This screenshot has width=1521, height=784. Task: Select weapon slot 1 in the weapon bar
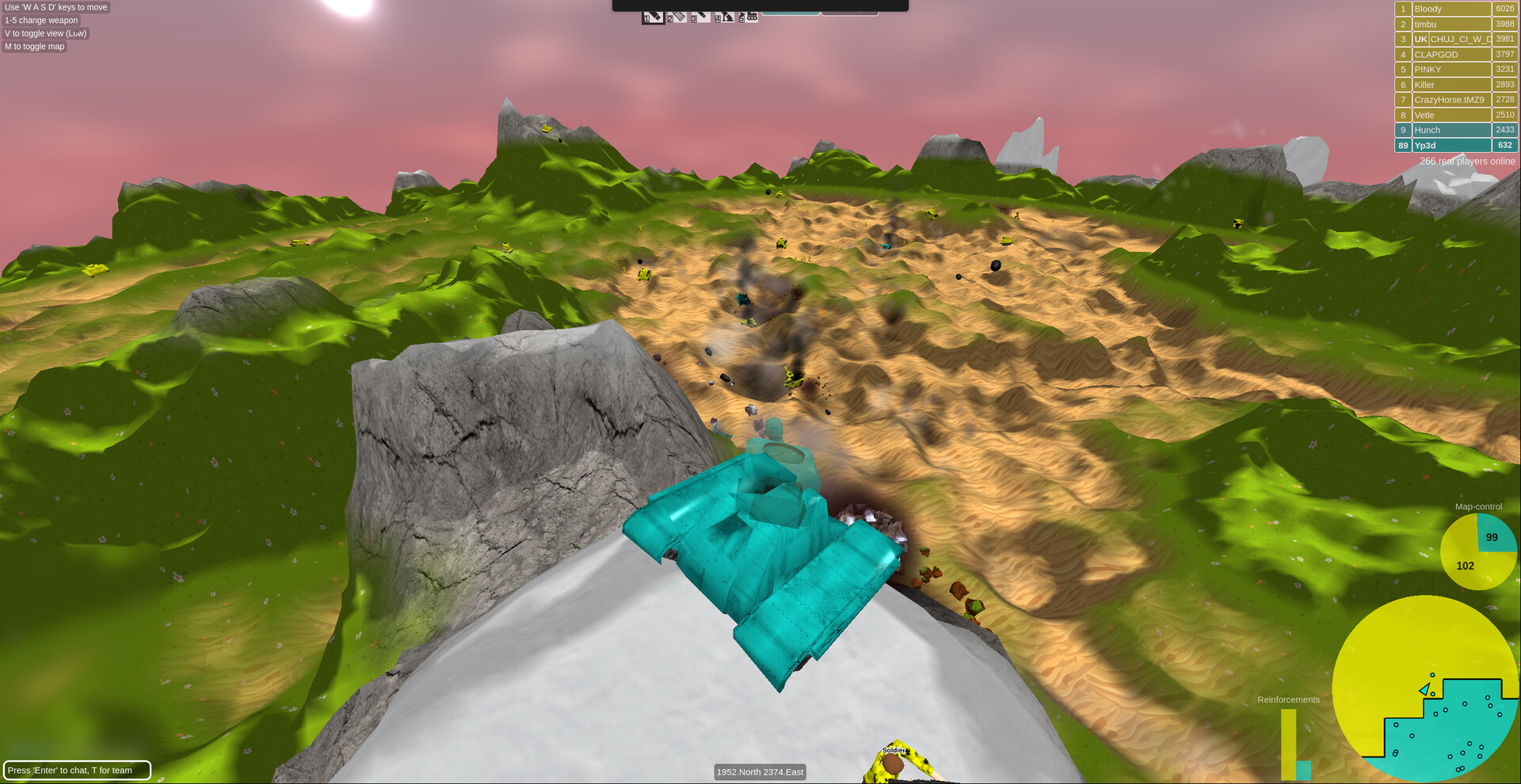click(x=654, y=17)
